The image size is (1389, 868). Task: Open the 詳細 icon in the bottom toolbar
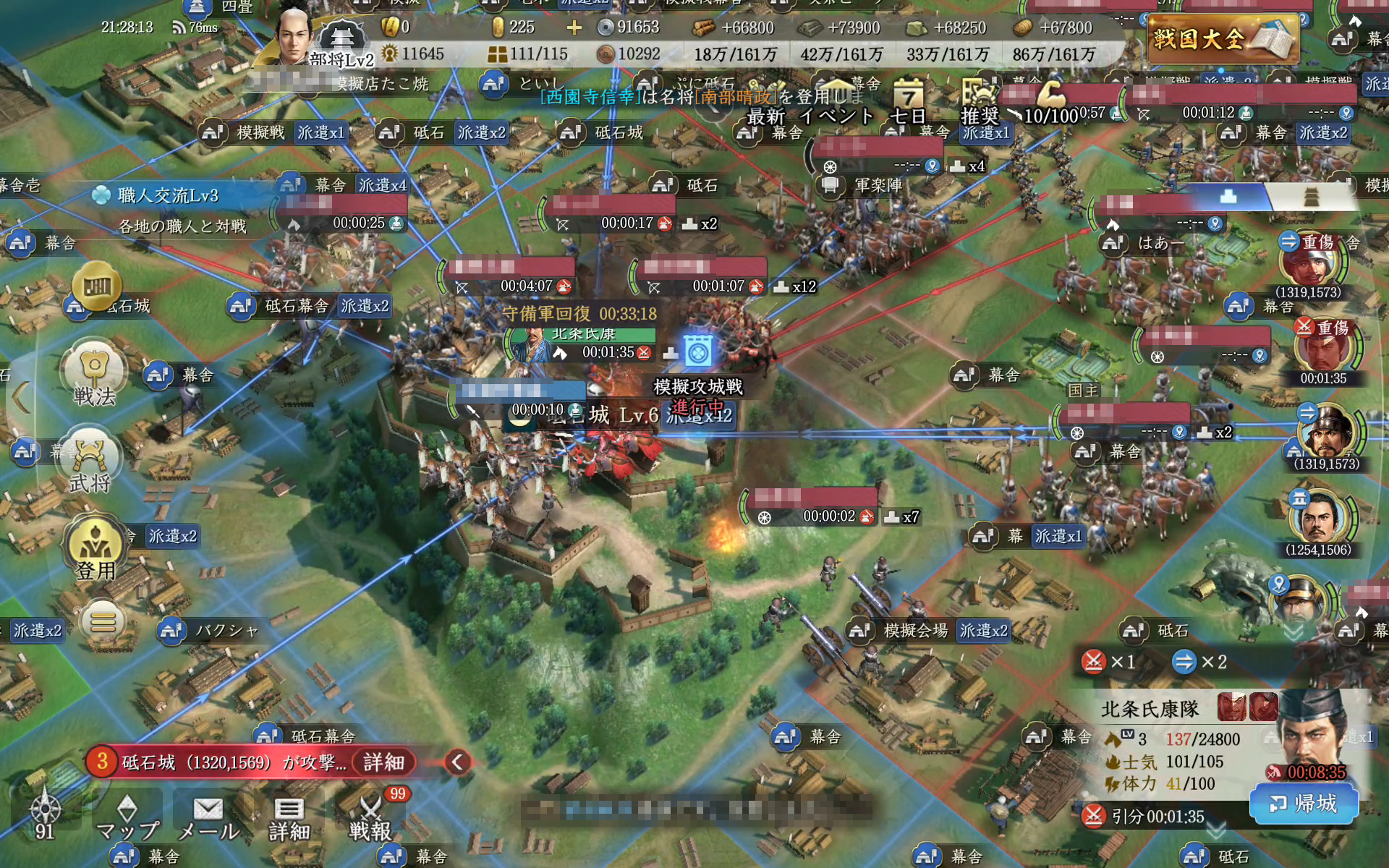289,817
